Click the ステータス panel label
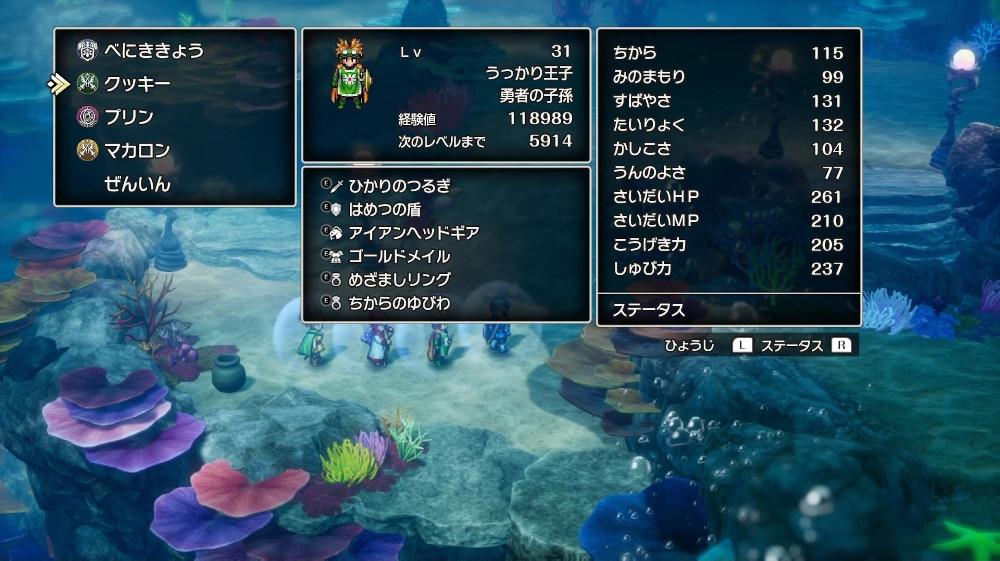Viewport: 1000px width, 561px height. point(649,310)
